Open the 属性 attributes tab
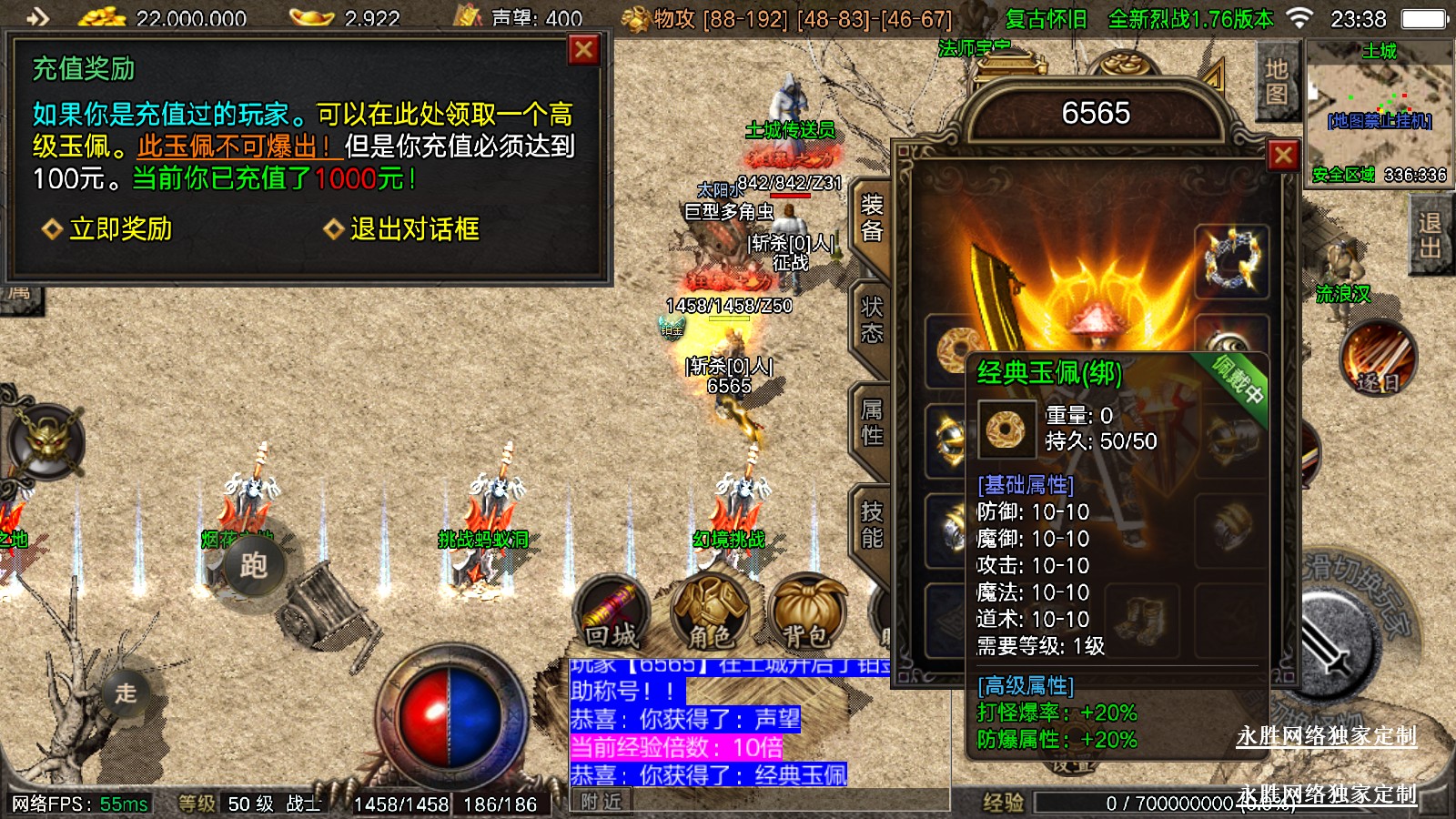Screen dimensions: 1456x819 pos(871,423)
